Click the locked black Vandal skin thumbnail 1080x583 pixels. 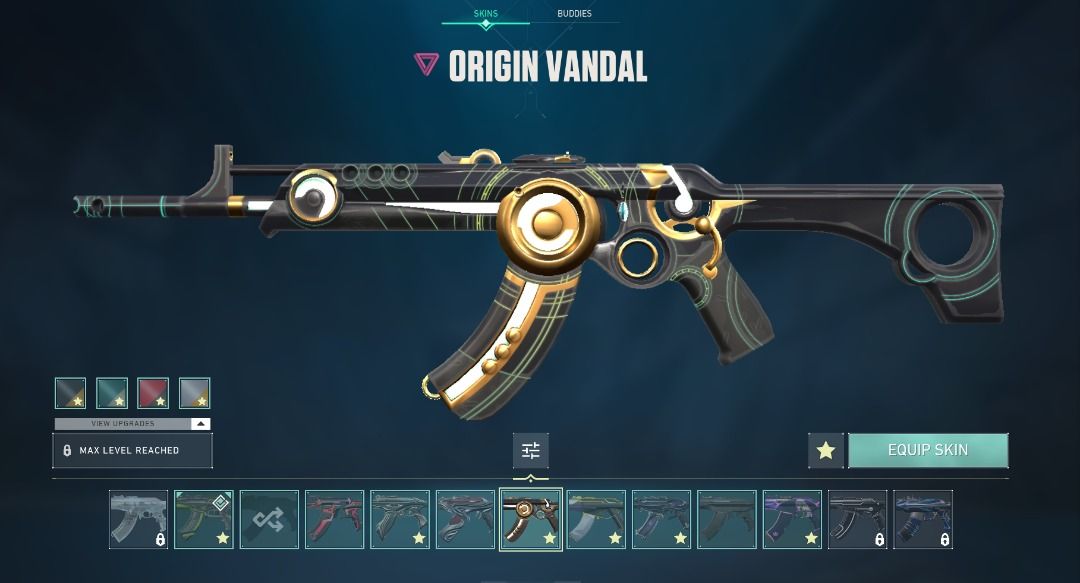click(857, 519)
